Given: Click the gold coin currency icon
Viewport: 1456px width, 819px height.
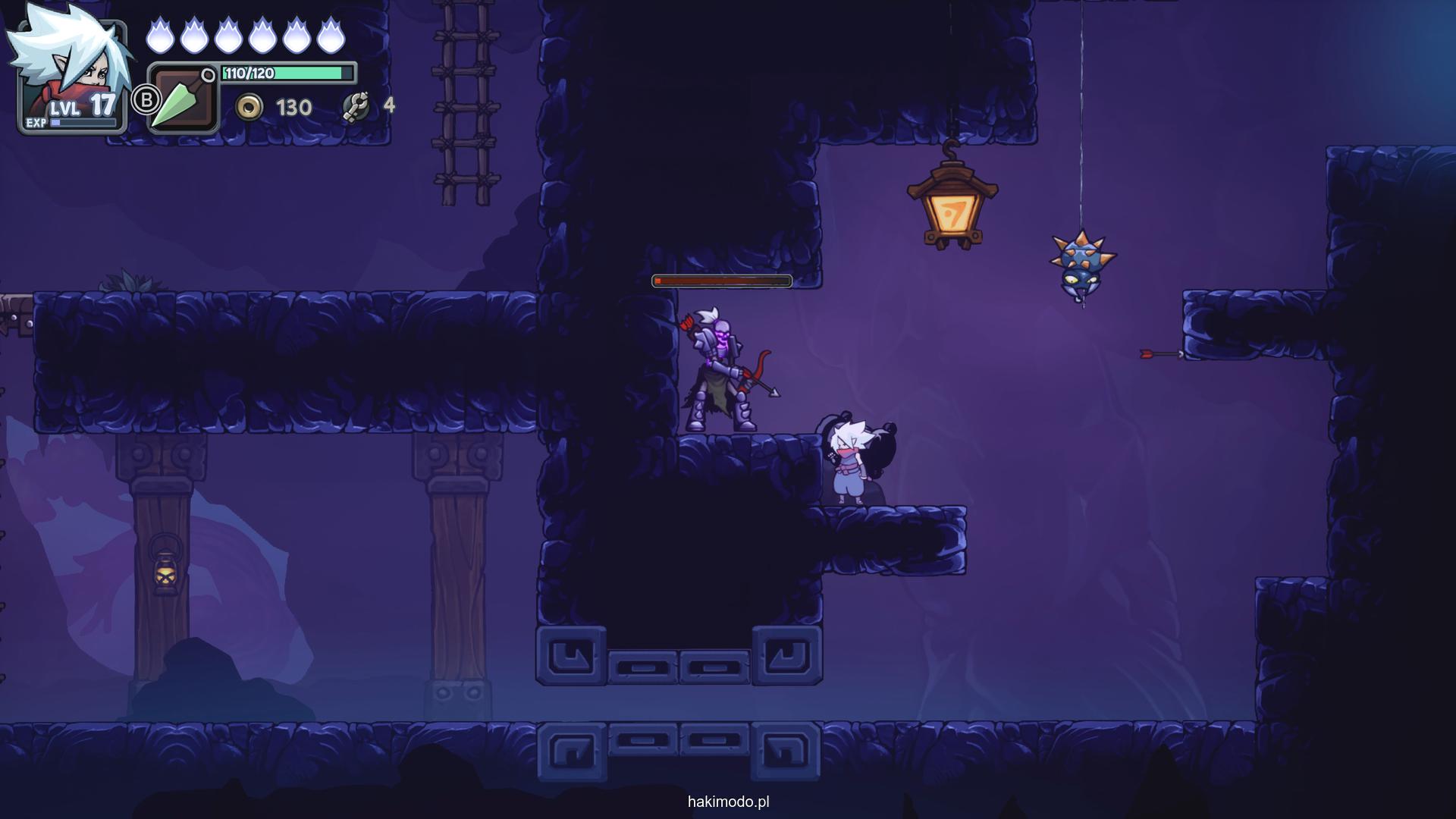Looking at the screenshot, I should coord(249,108).
